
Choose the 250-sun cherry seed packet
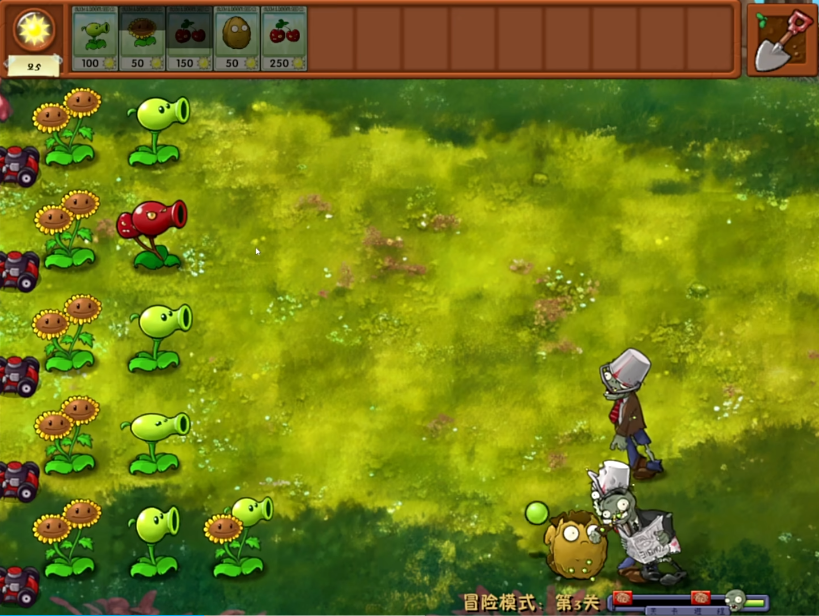284,39
